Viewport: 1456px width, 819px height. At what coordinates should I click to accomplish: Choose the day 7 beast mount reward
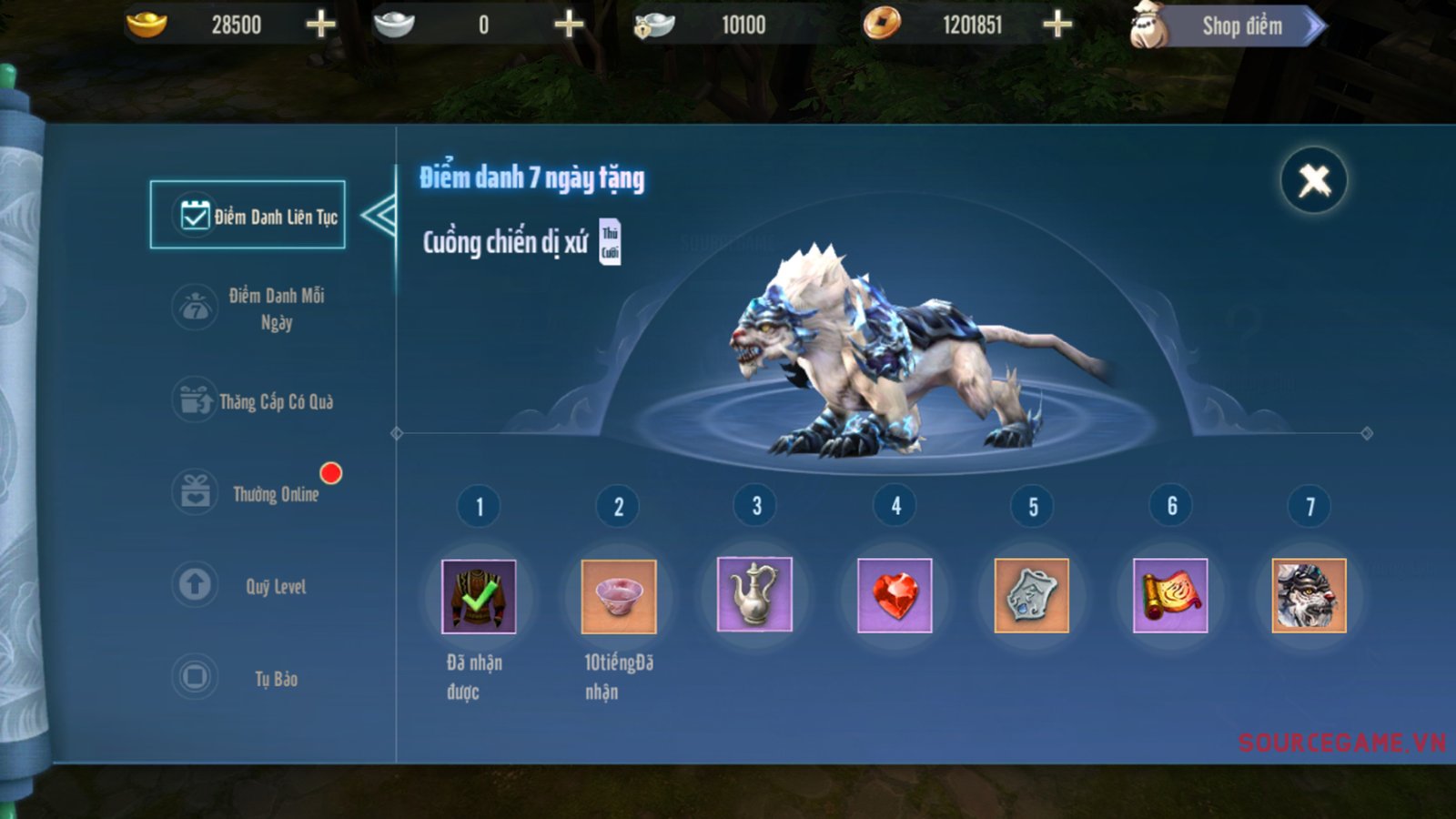1309,595
